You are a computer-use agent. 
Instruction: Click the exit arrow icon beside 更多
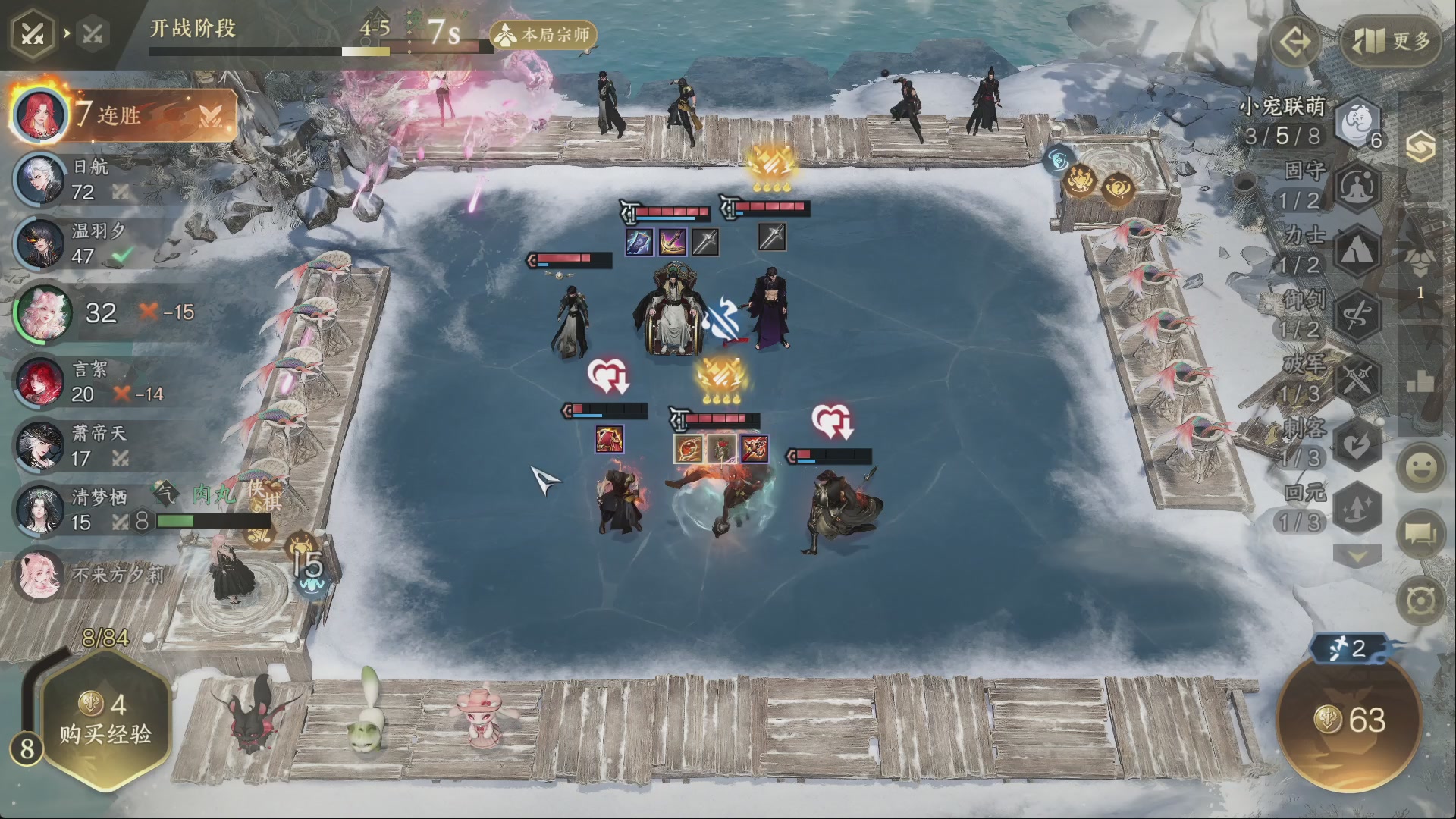1295,41
